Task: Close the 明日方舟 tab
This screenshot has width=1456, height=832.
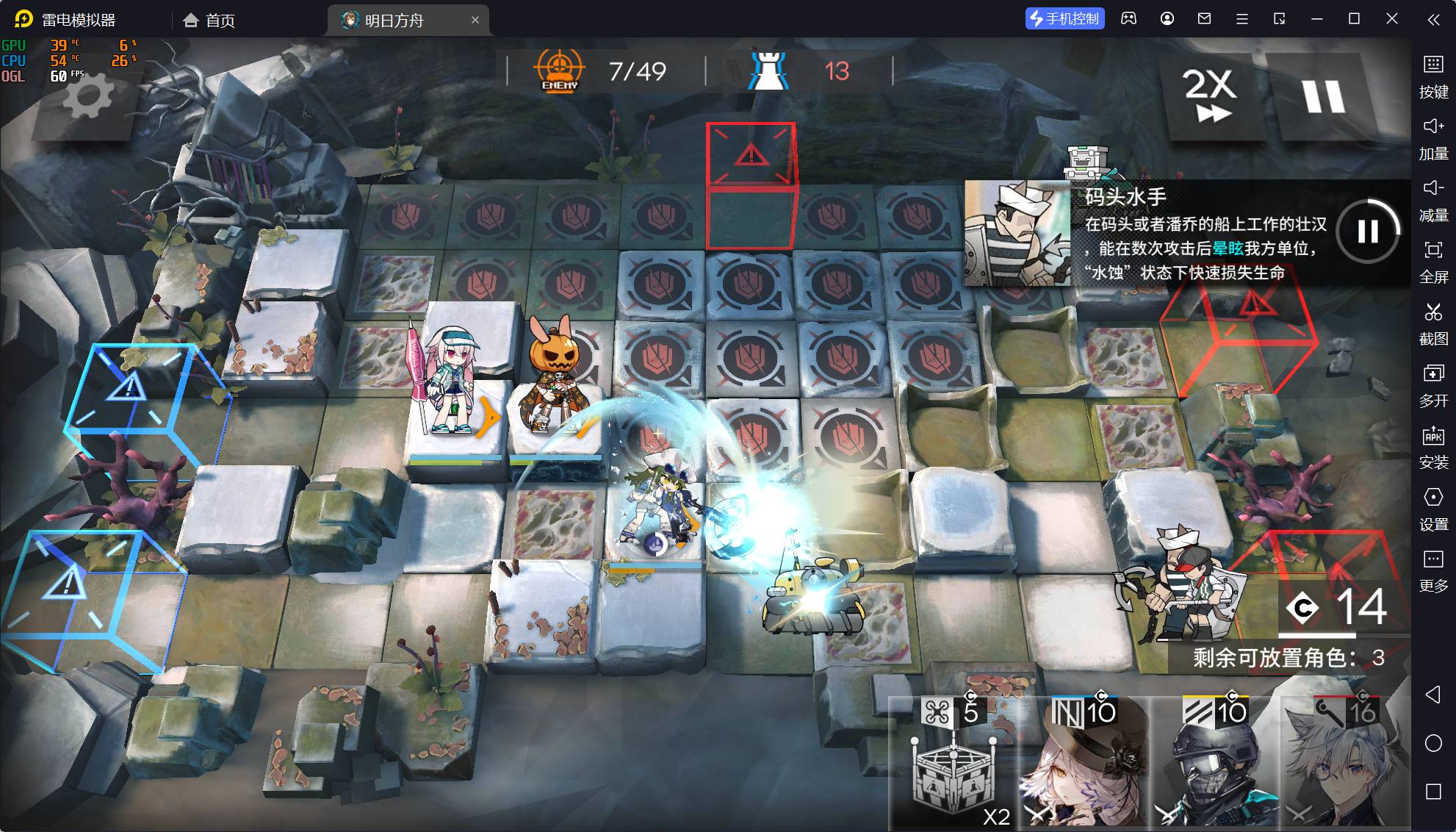Action: 475,20
